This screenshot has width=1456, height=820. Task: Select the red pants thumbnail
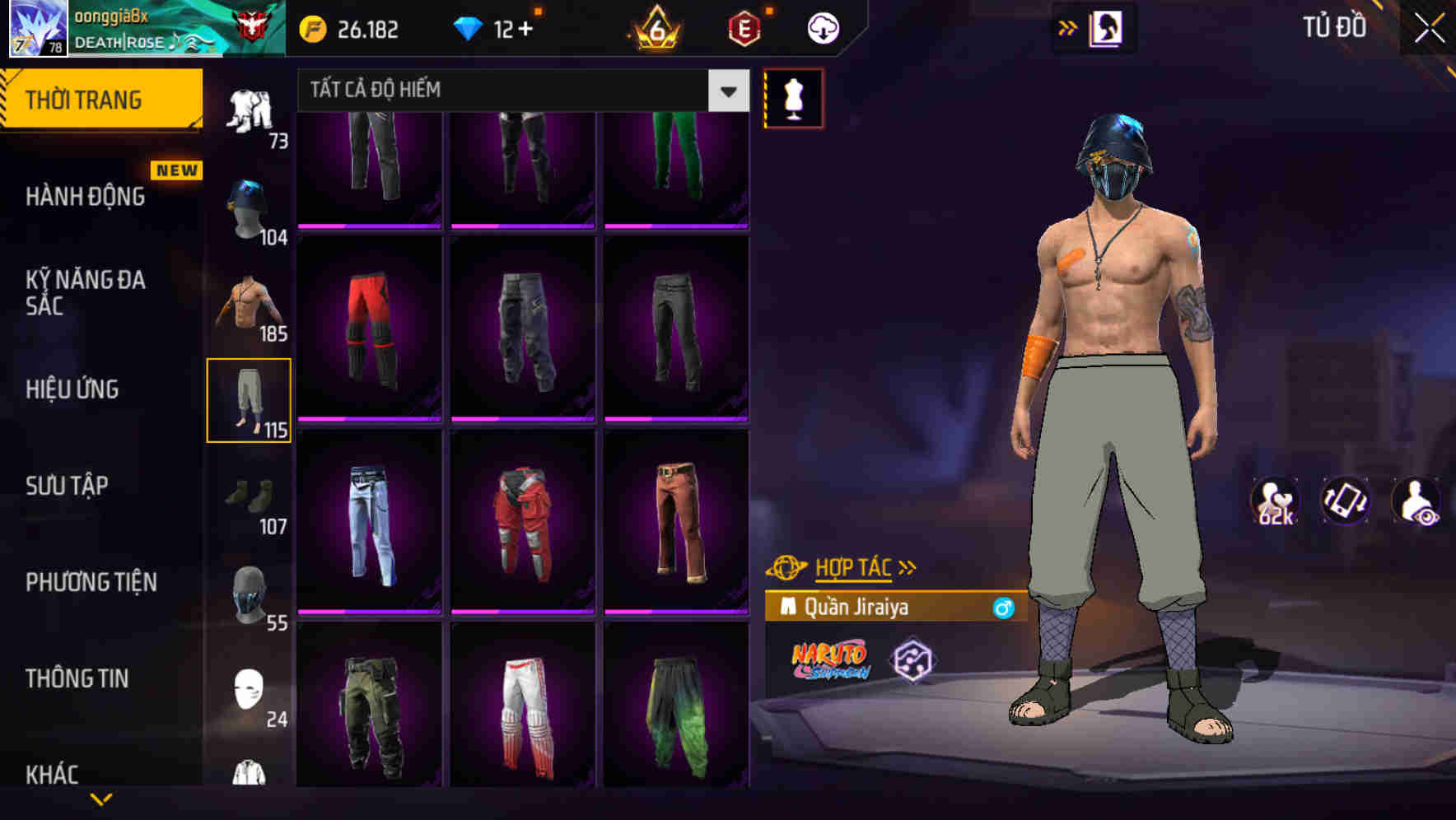(369, 329)
